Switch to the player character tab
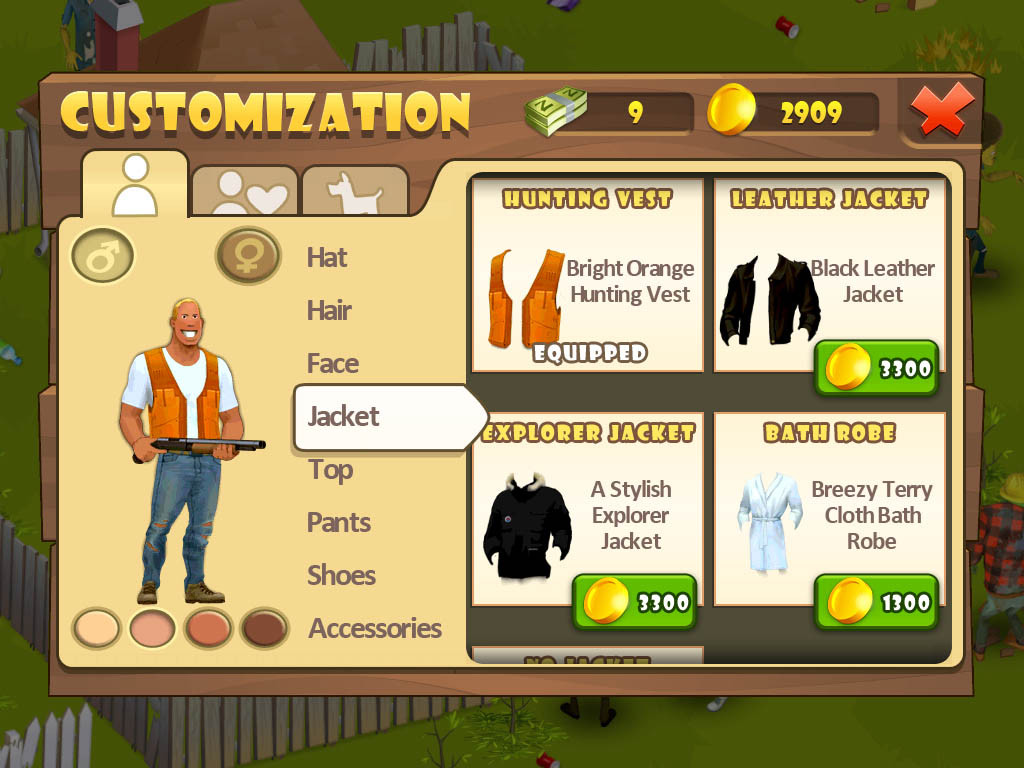 pos(135,185)
